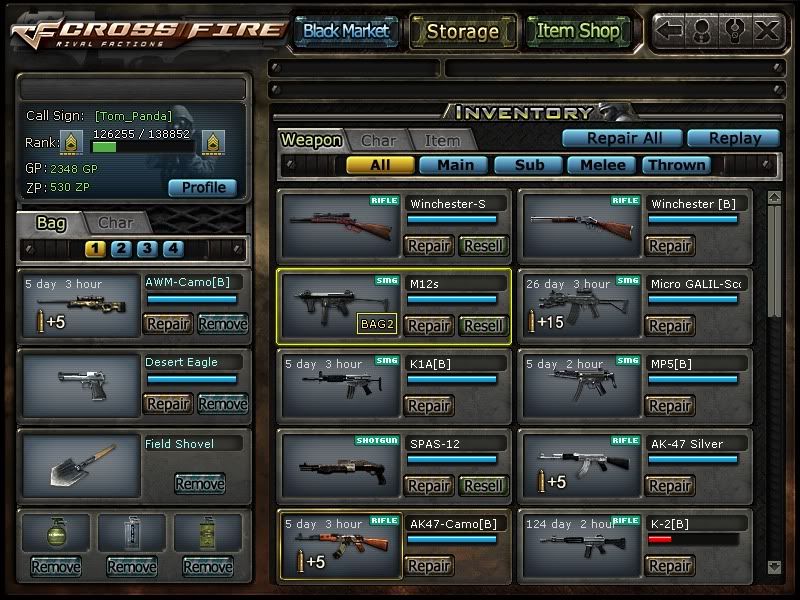This screenshot has width=800, height=600.
Task: Go to the Item Shop
Action: pyautogui.click(x=578, y=31)
